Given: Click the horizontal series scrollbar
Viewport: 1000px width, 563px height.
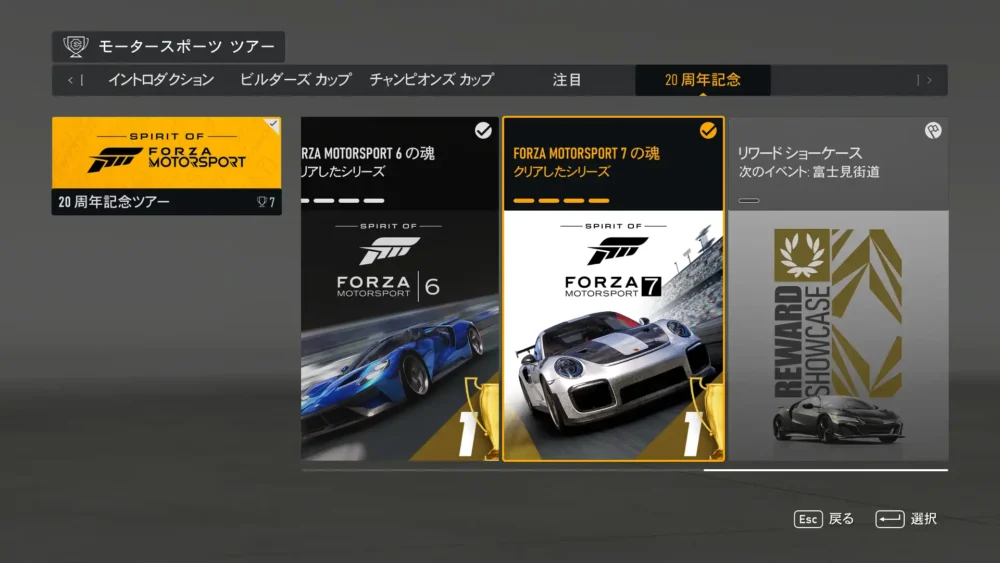Looking at the screenshot, I should pos(825,469).
